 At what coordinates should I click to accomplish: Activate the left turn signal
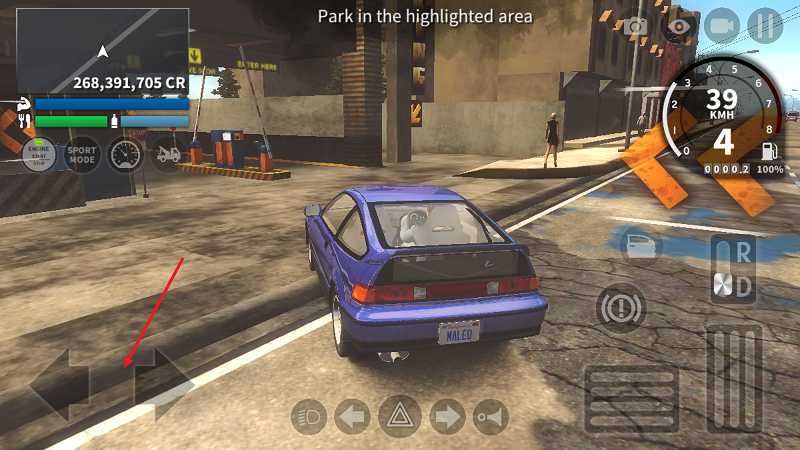(352, 416)
